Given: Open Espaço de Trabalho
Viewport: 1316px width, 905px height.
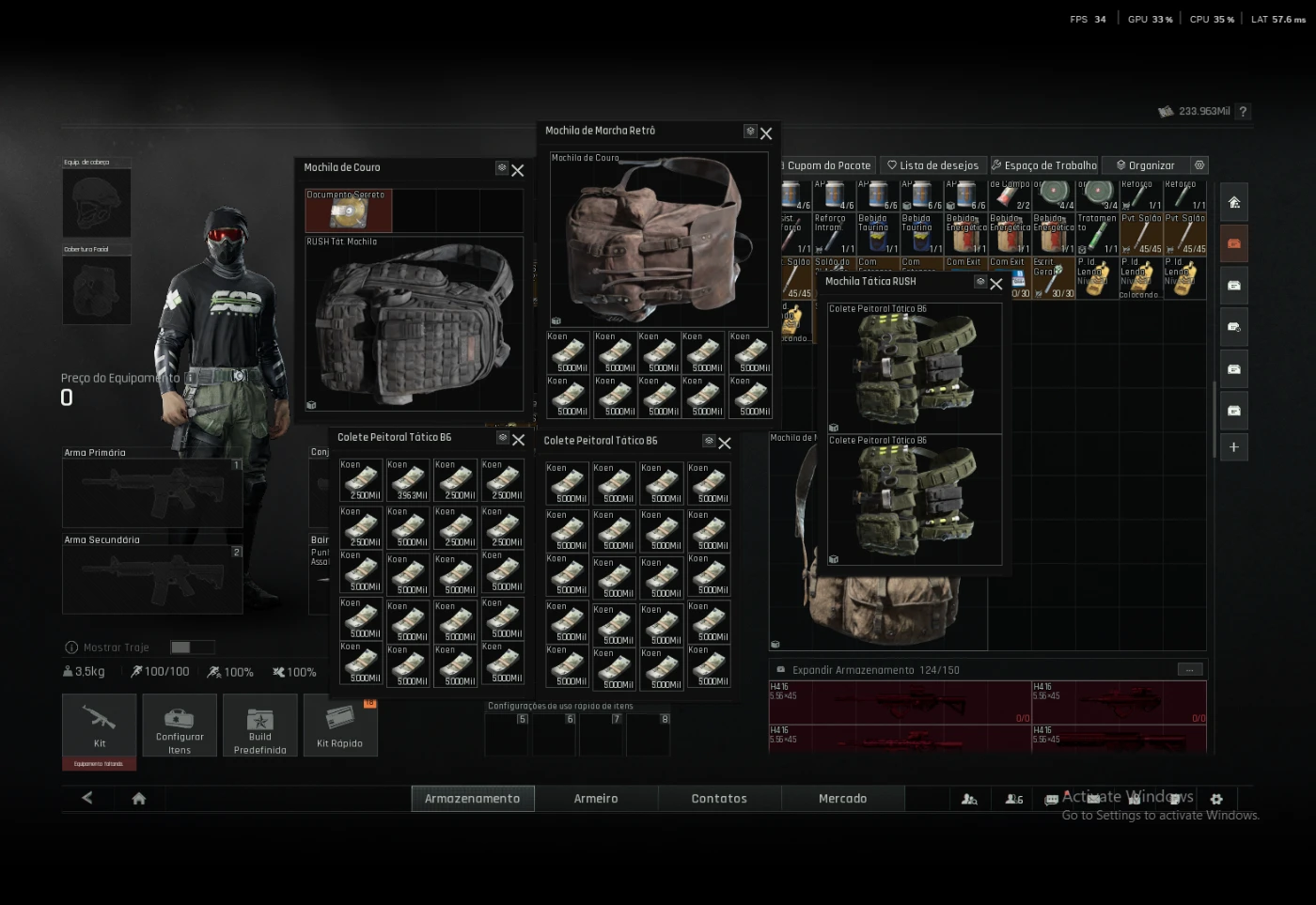Looking at the screenshot, I should 1043,165.
